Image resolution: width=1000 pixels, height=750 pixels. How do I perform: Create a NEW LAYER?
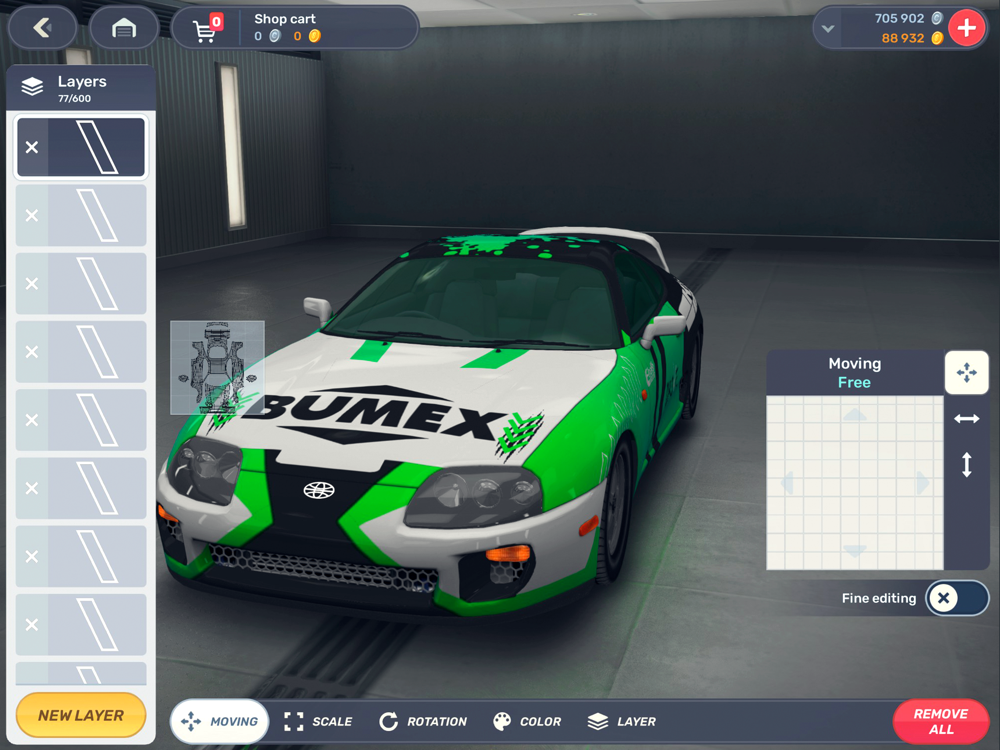click(x=81, y=715)
